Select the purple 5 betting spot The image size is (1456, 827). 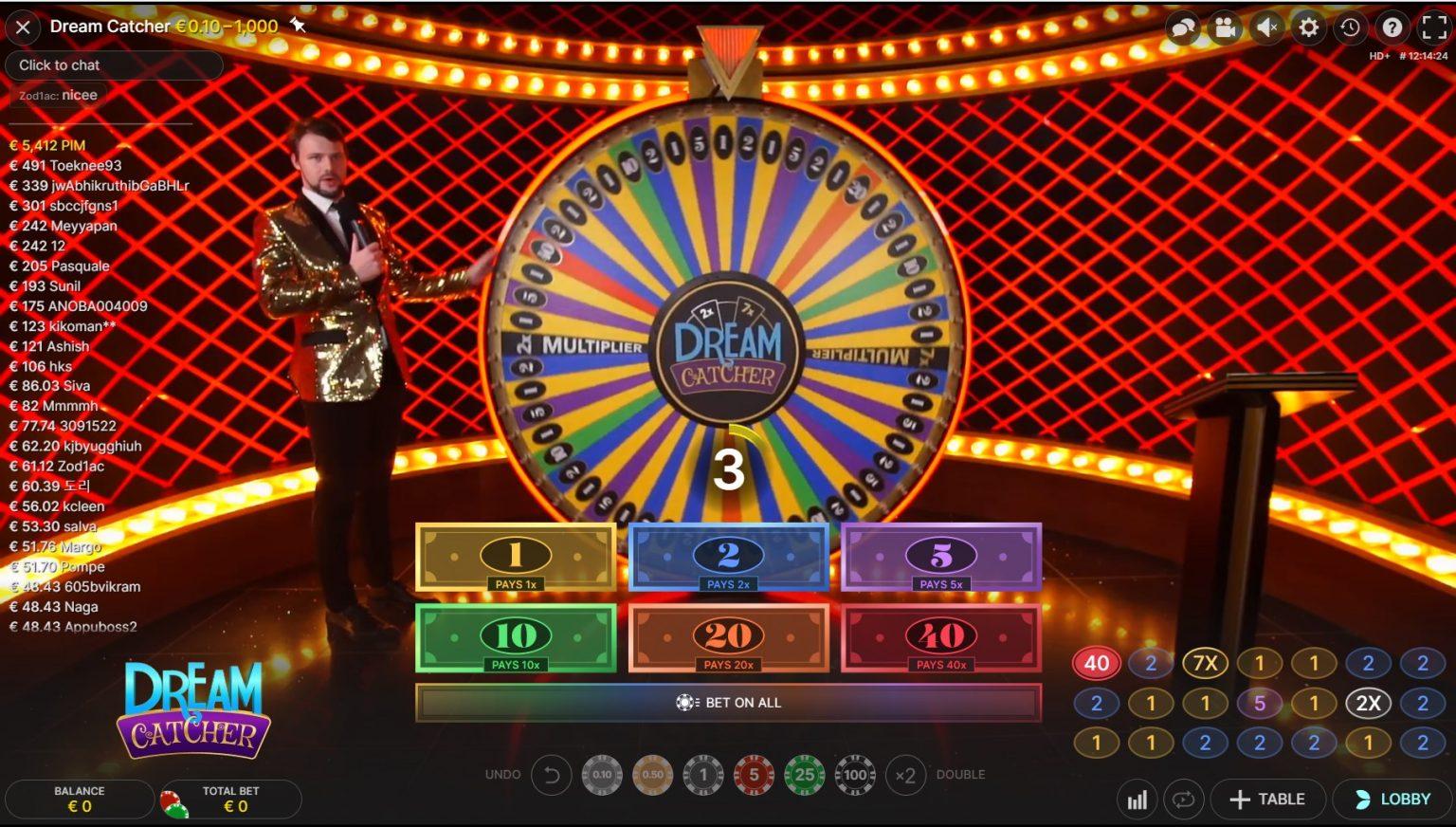pos(941,558)
